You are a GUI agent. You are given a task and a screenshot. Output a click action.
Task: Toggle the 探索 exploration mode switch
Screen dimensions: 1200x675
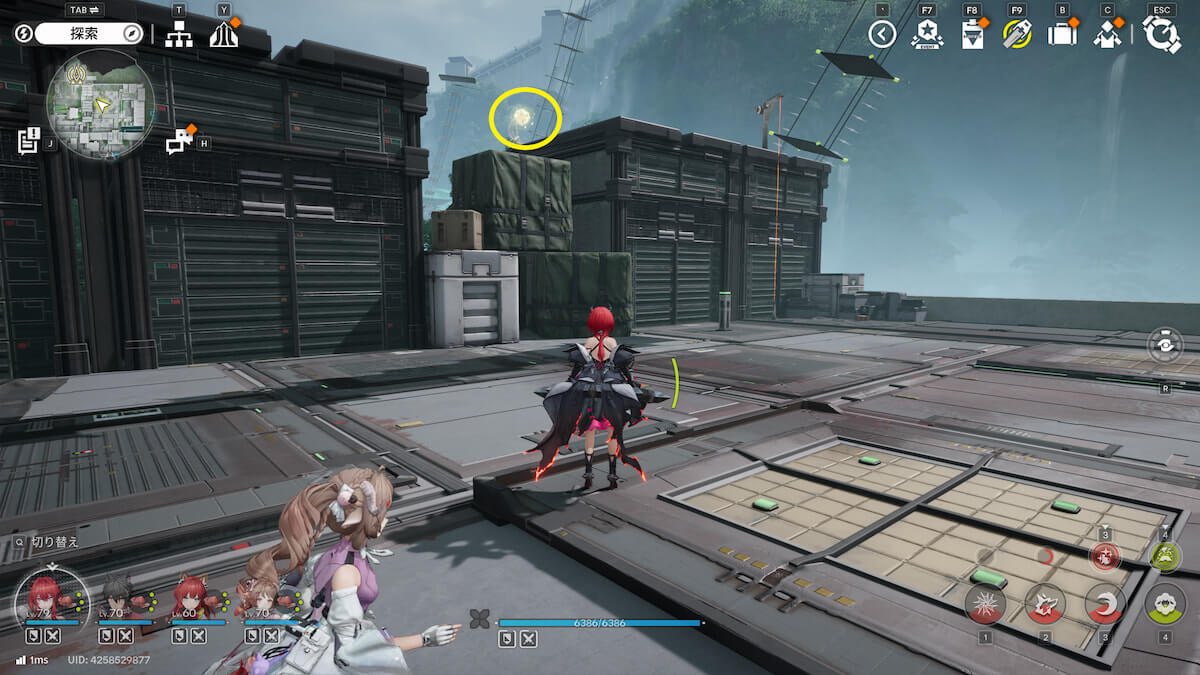click(x=90, y=33)
